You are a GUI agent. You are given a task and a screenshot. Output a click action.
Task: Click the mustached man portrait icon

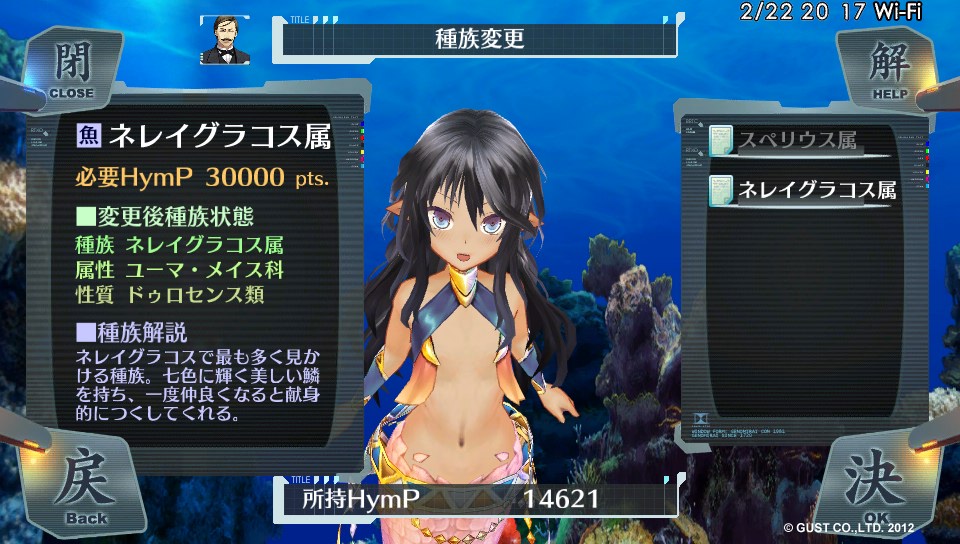click(224, 40)
